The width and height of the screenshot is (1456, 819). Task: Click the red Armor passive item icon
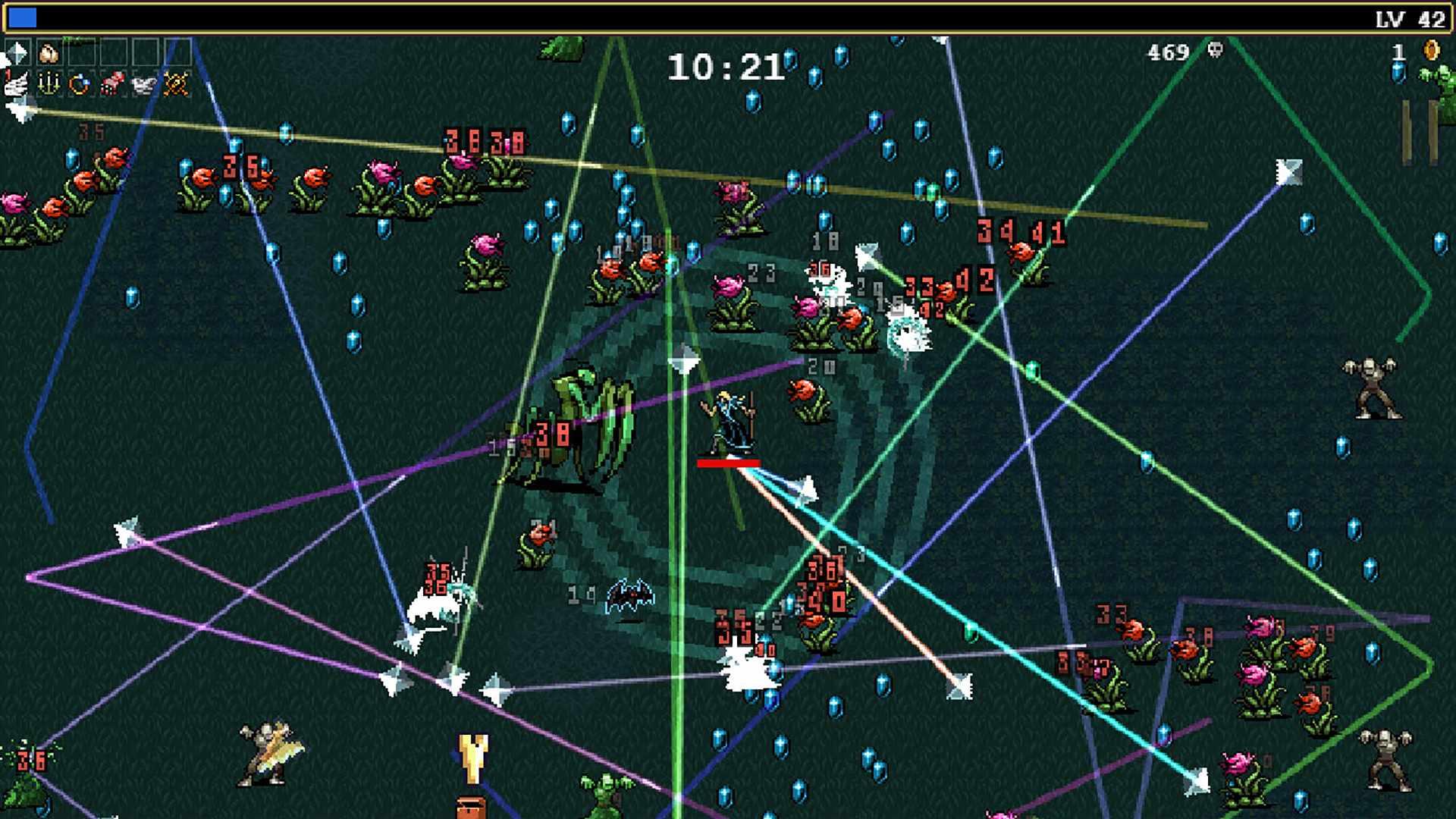click(112, 83)
